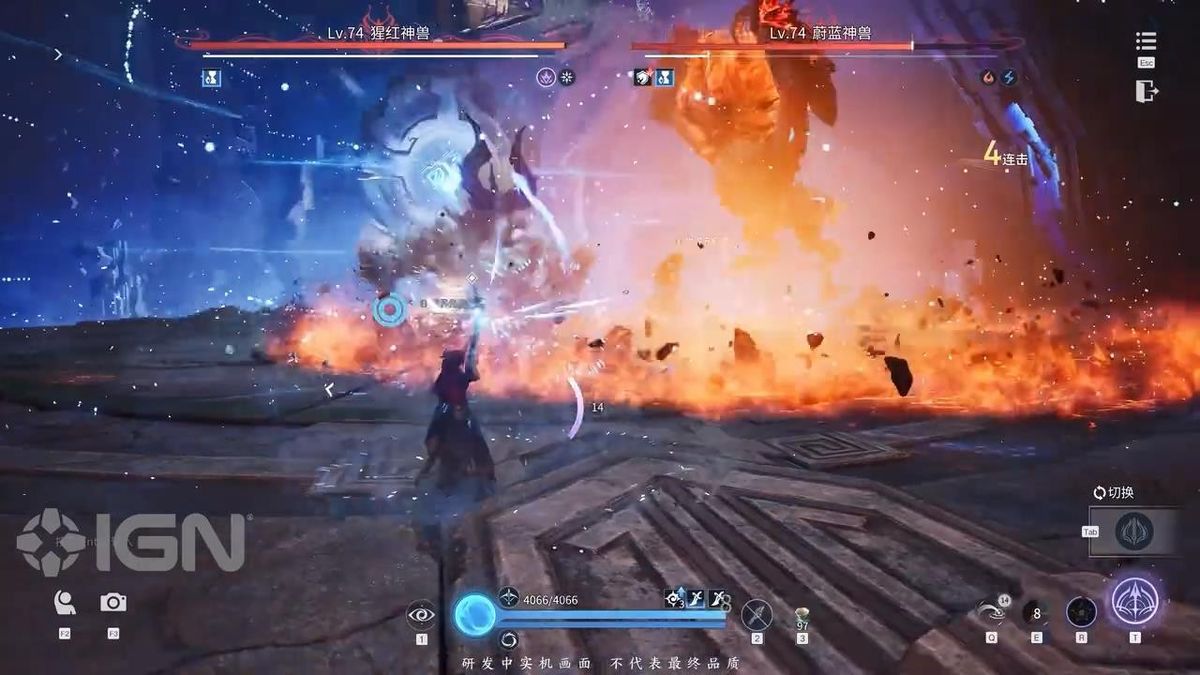Viewport: 1200px width, 675px height.
Task: Activate the eye skill icon
Action: pos(421,614)
